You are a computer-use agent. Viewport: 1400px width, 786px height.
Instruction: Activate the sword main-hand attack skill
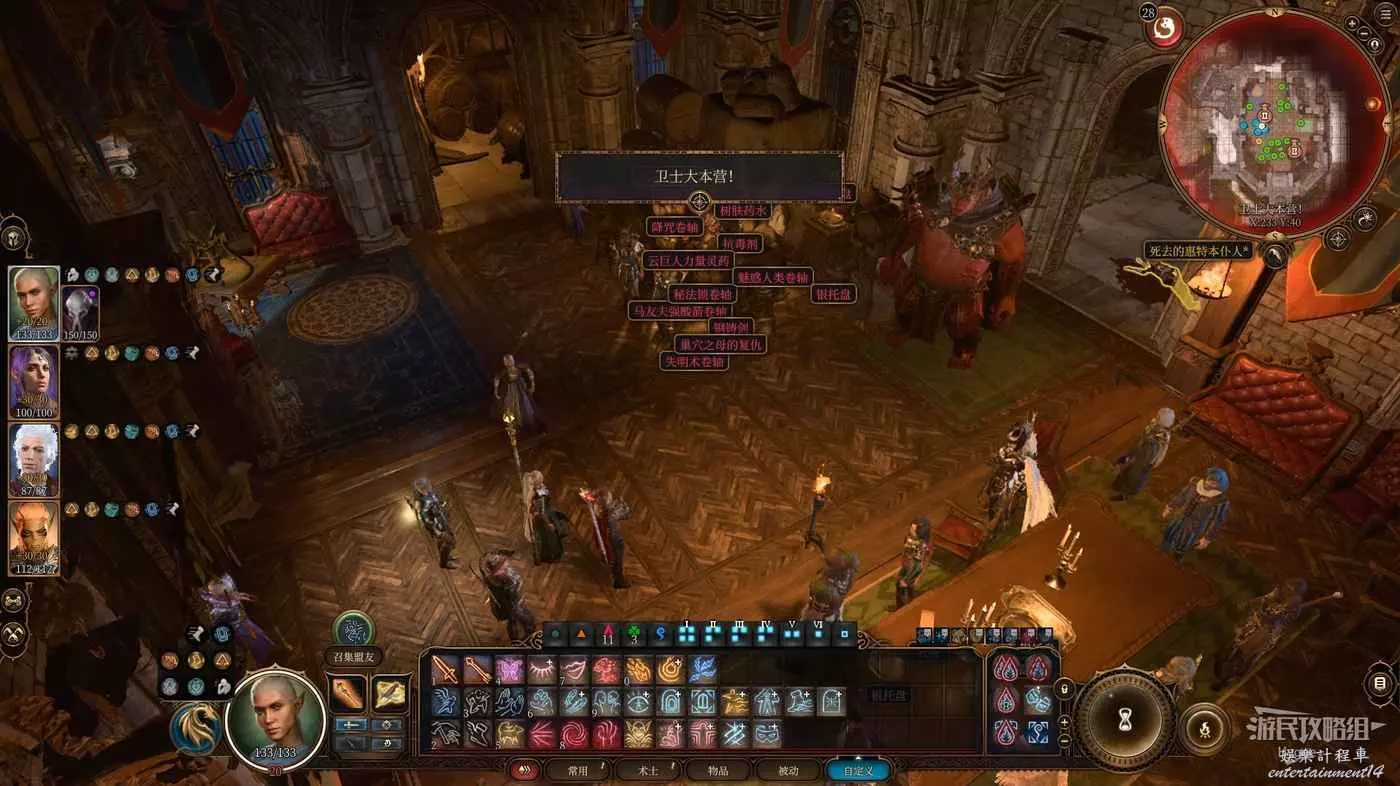445,670
